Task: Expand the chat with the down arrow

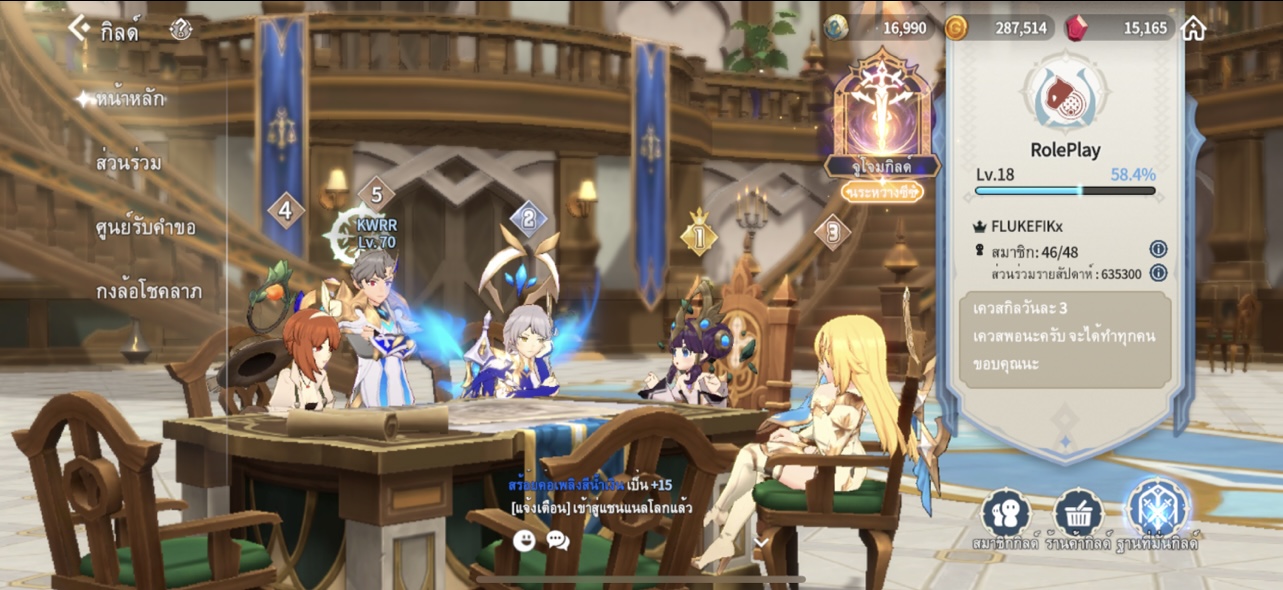Action: click(x=760, y=543)
